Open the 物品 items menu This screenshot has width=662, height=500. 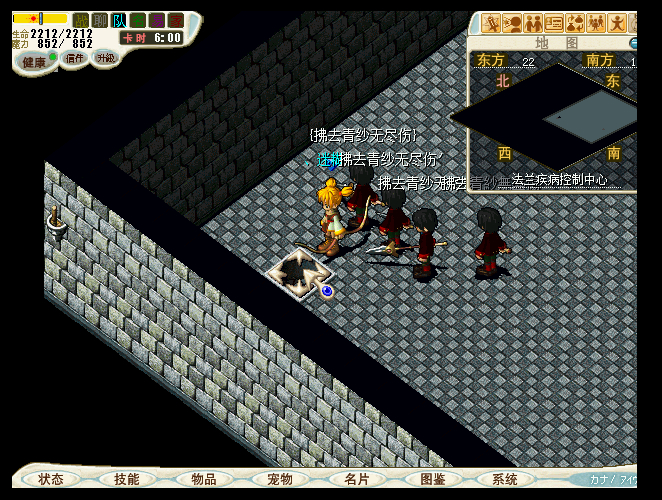tap(204, 479)
